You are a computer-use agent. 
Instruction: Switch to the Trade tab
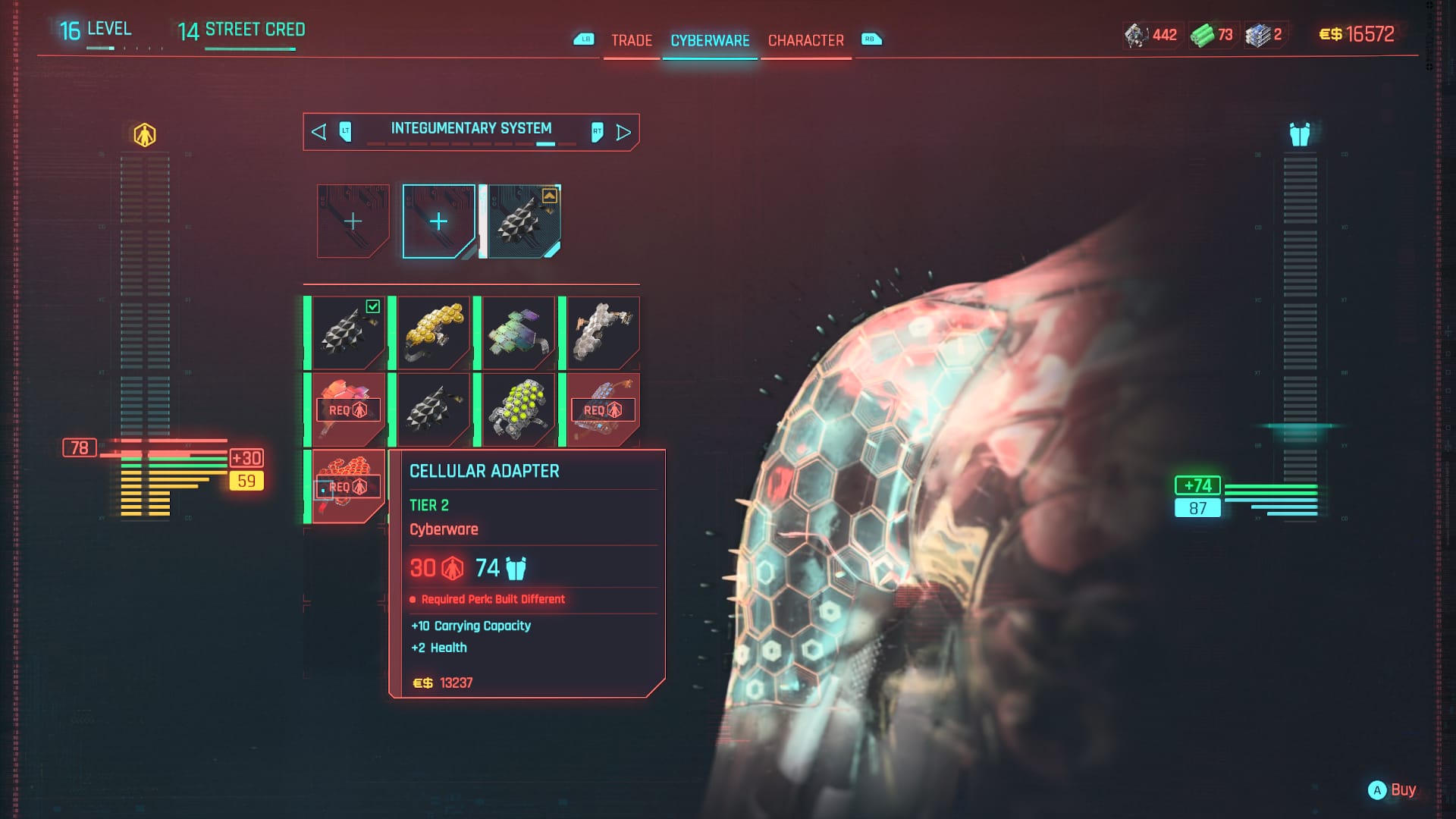coord(631,40)
